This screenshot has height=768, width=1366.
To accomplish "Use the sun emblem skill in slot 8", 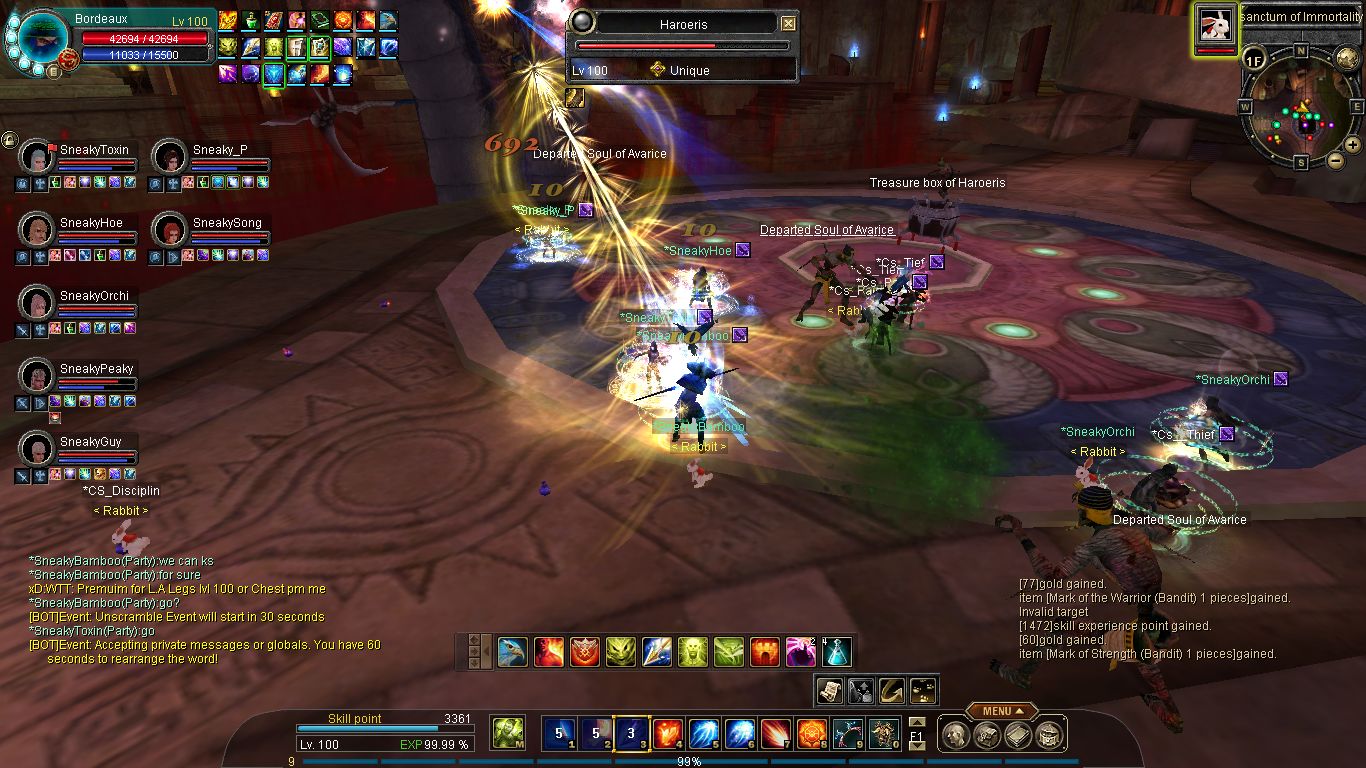I will (x=811, y=734).
